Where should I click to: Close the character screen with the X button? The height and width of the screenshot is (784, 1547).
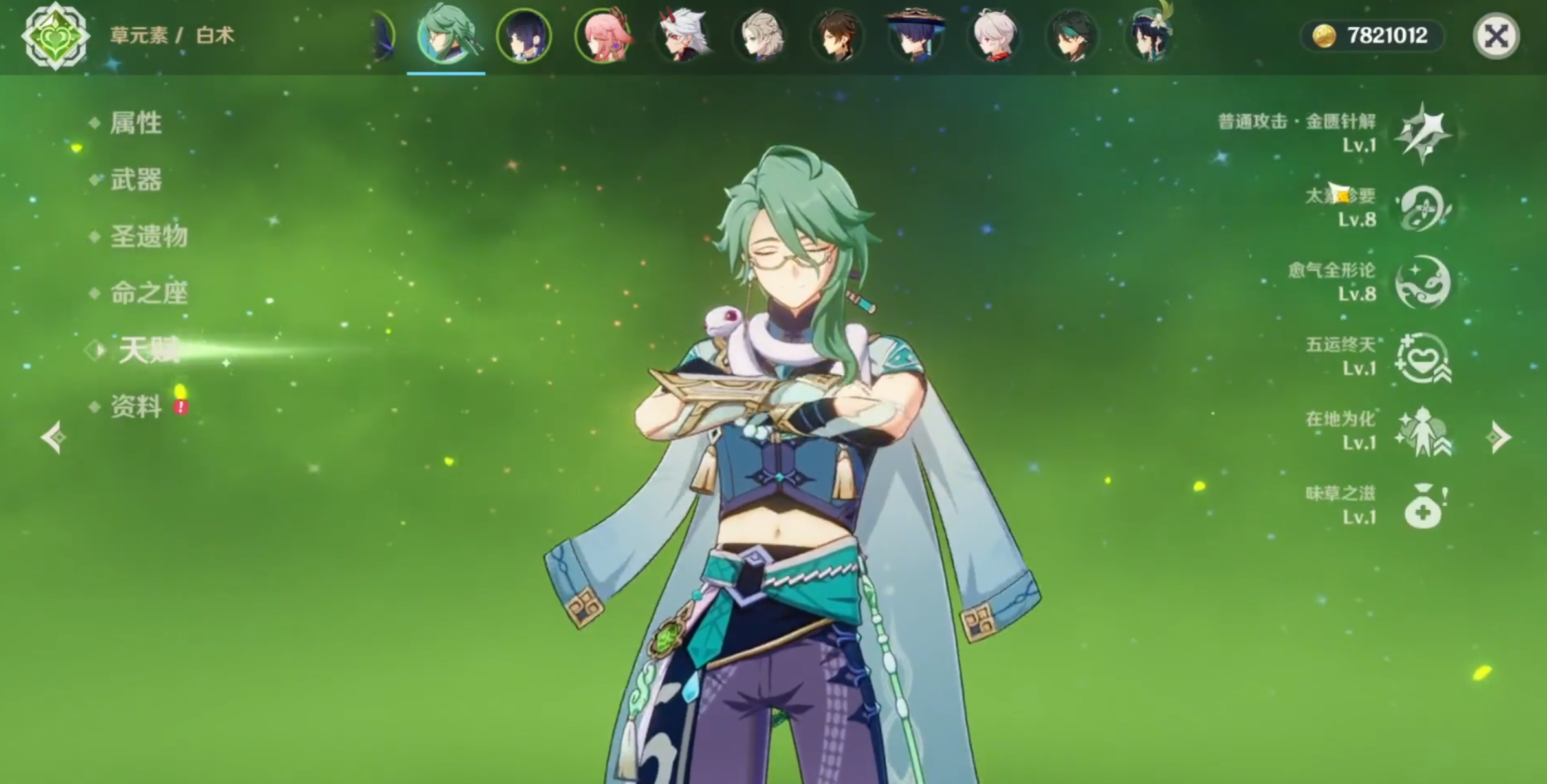tap(1495, 36)
